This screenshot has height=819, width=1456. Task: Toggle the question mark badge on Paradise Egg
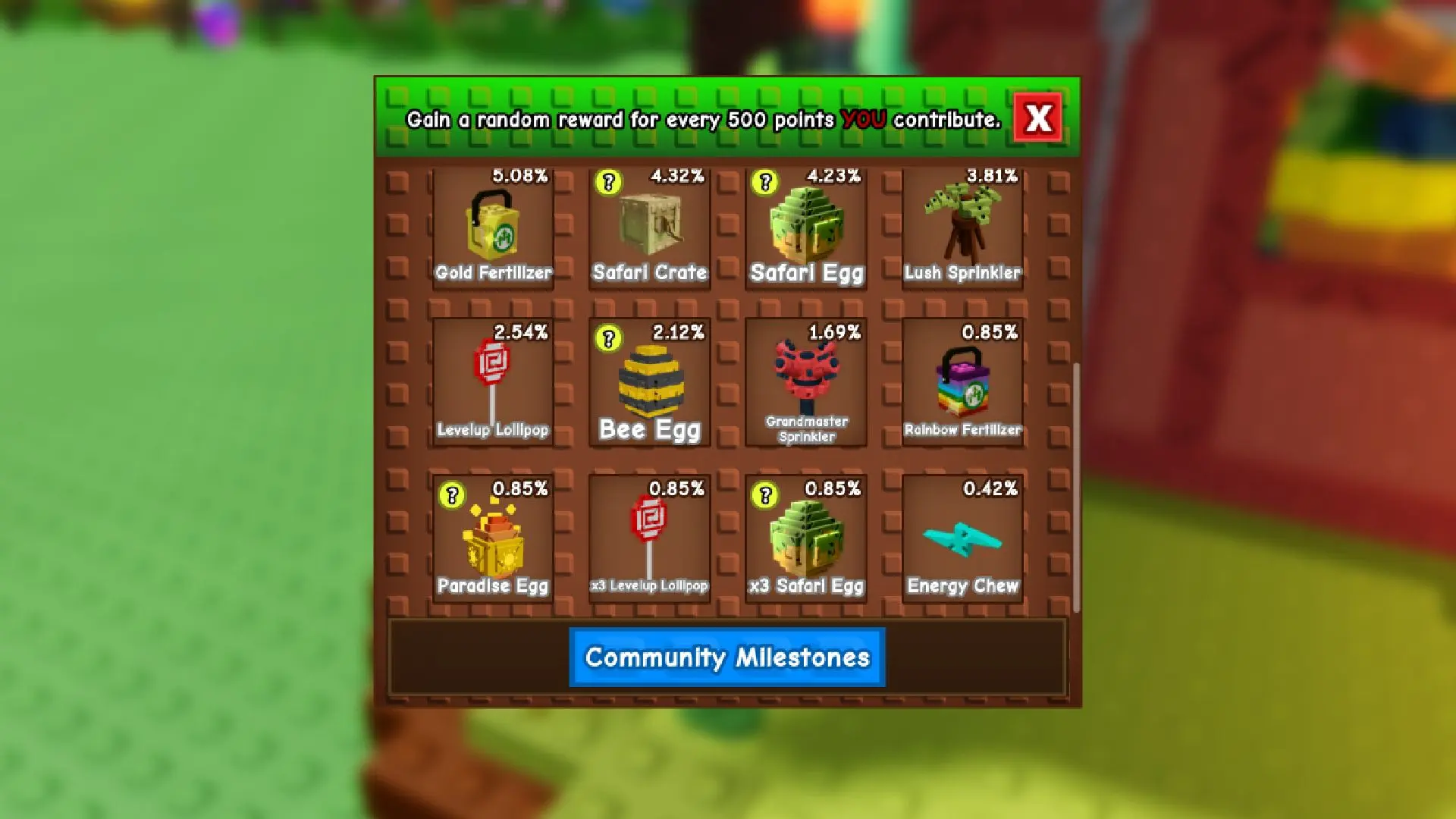pyautogui.click(x=451, y=493)
